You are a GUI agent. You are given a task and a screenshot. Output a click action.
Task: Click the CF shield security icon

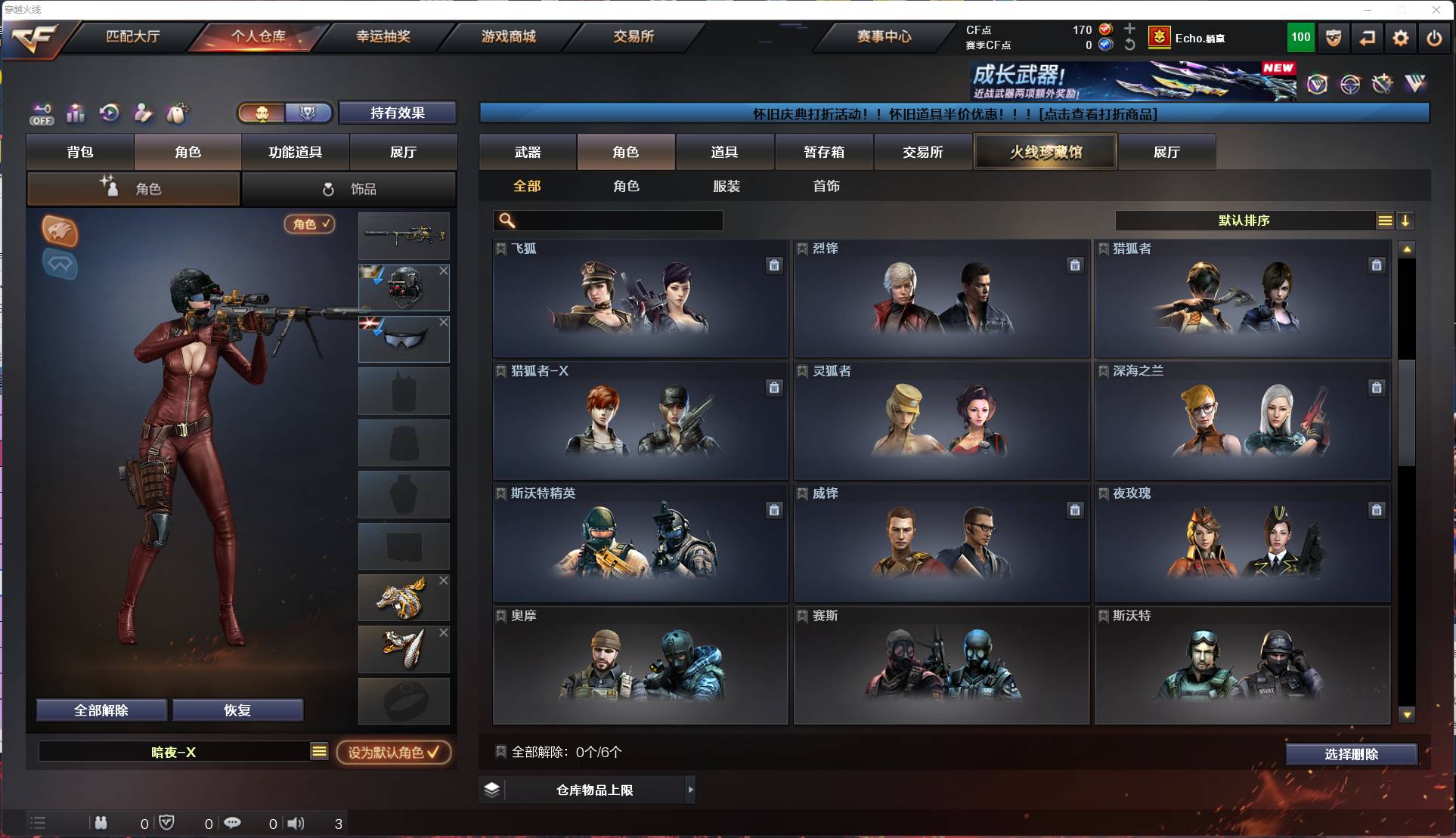[x=1333, y=37]
